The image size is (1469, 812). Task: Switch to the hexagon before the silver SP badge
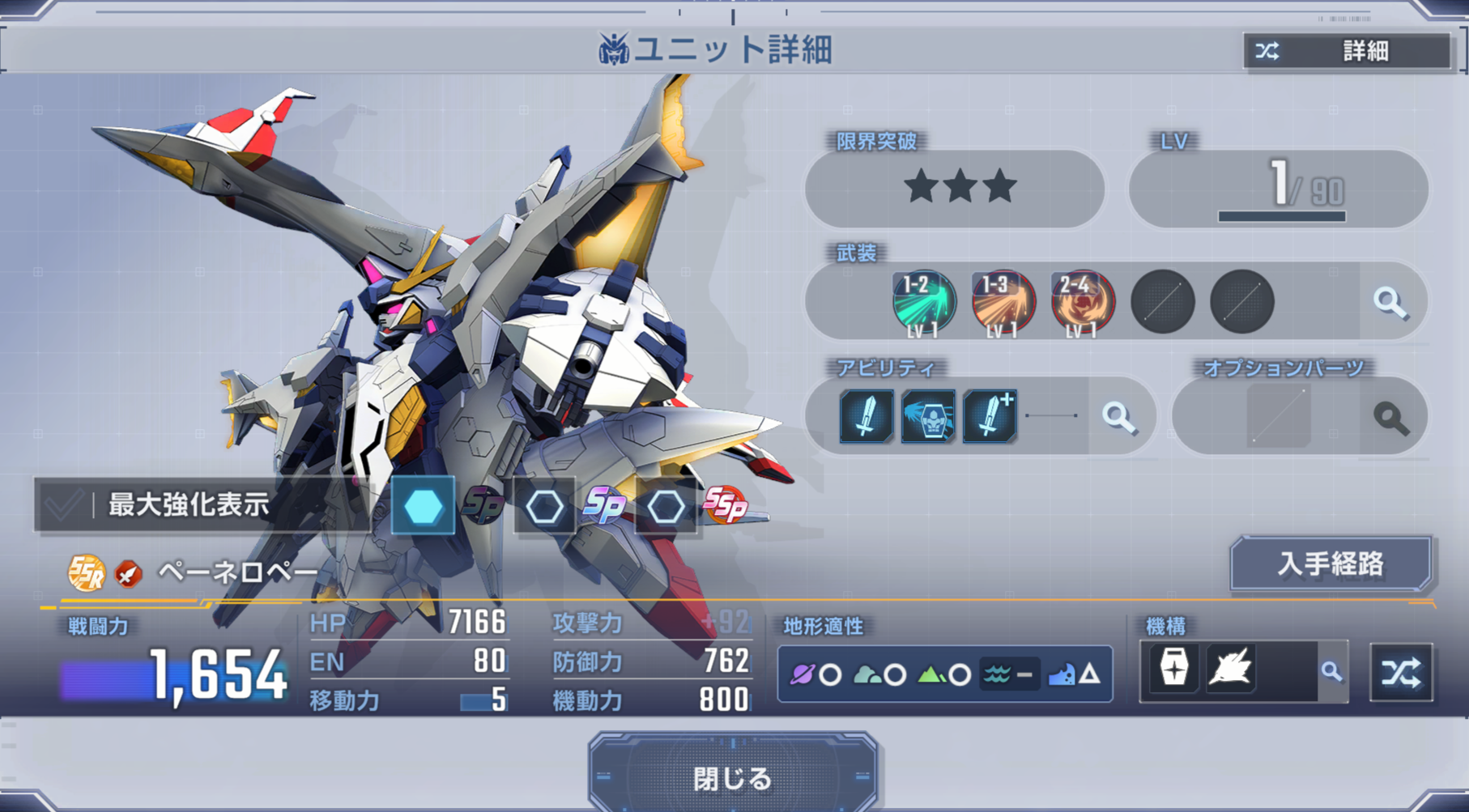pyautogui.click(x=544, y=508)
